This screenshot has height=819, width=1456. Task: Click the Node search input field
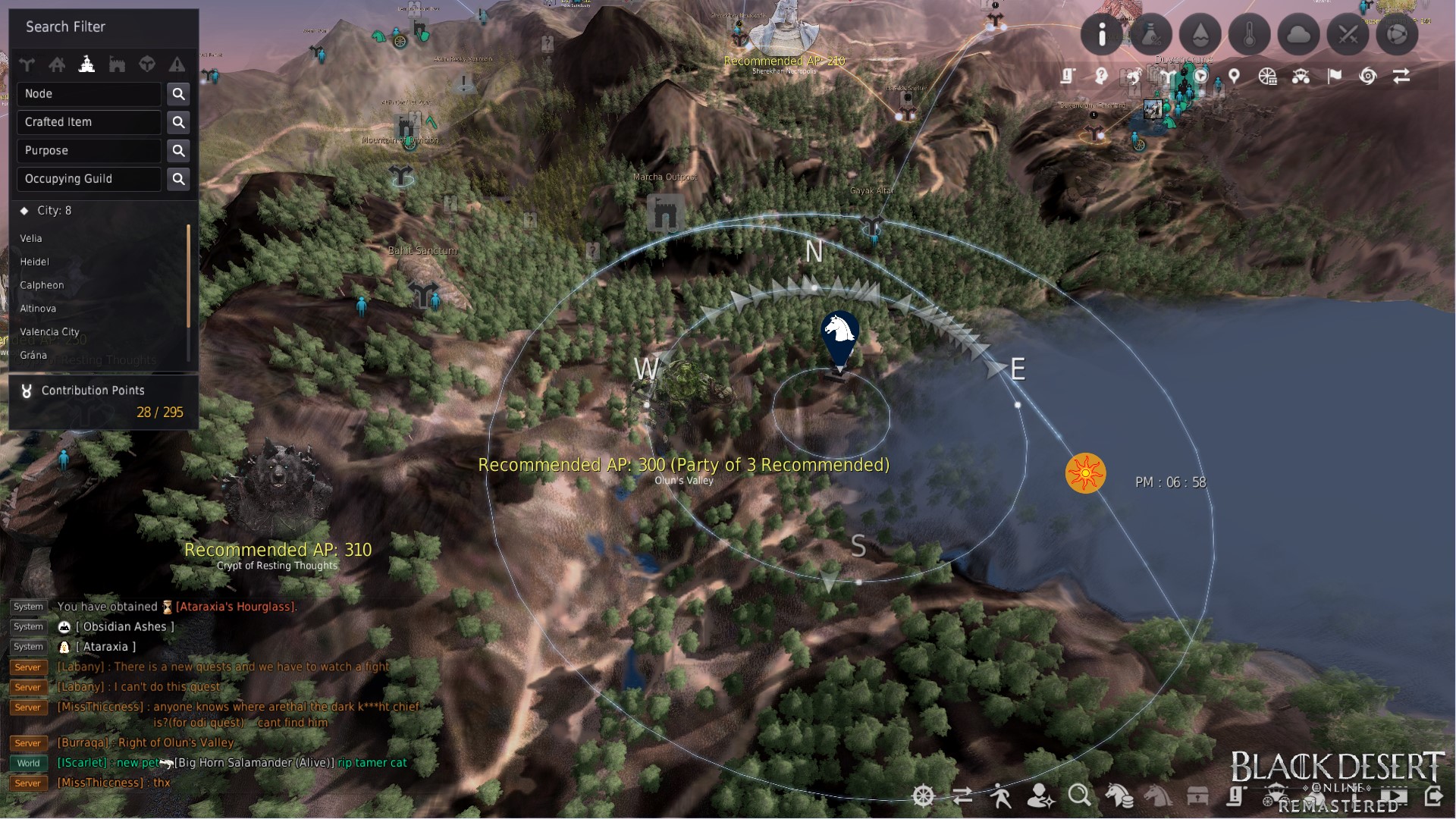89,93
